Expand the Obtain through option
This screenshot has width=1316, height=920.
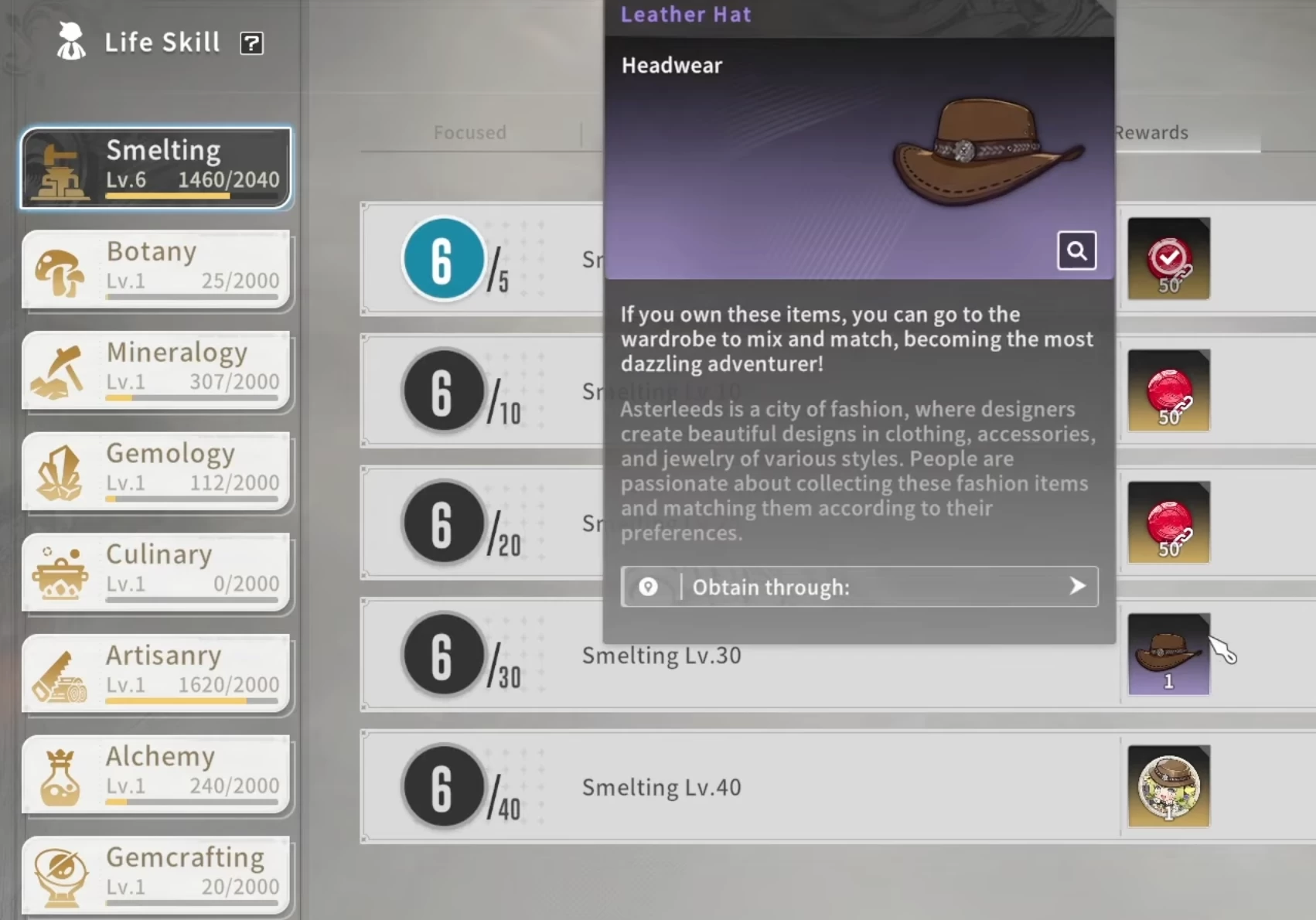point(858,587)
